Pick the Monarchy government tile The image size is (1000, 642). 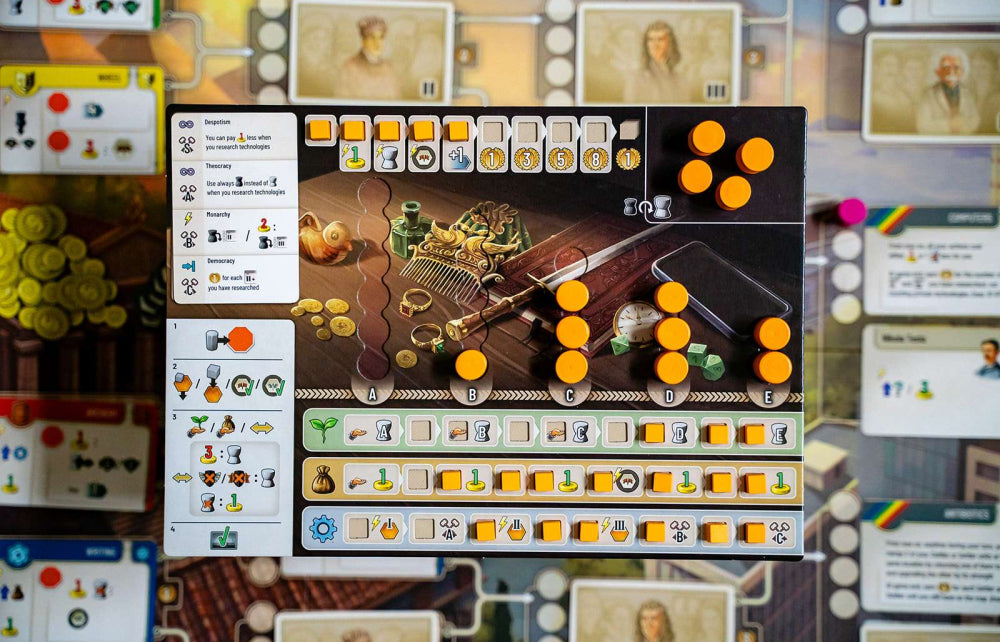click(x=234, y=231)
